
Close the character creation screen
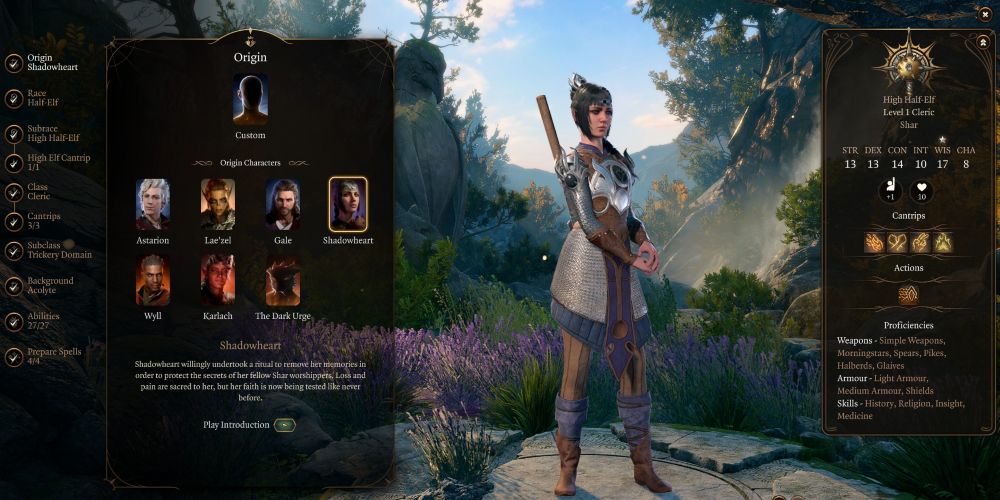[x=985, y=14]
